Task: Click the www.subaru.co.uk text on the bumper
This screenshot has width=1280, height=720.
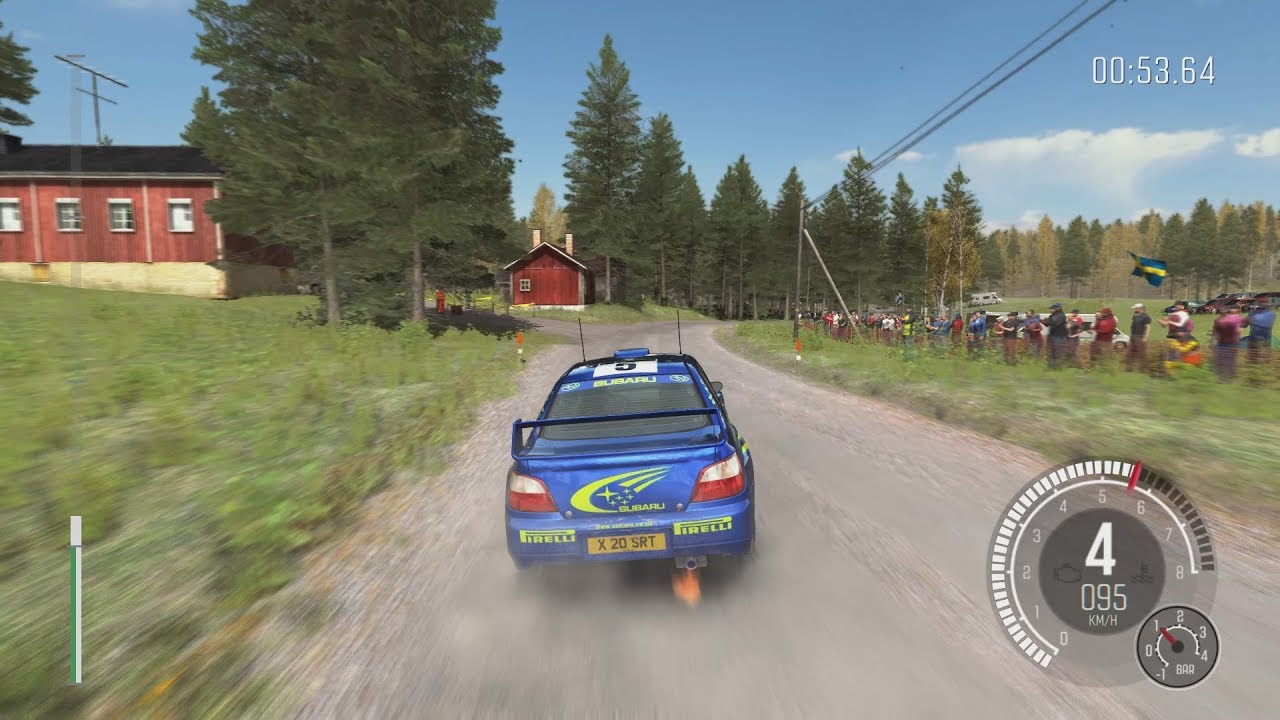Action: (x=626, y=525)
